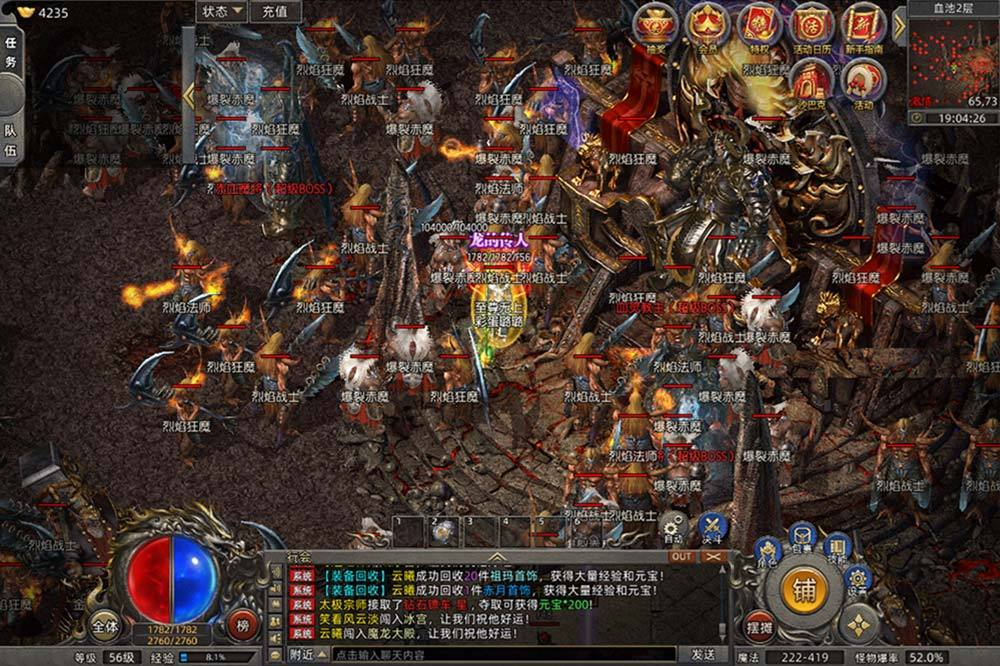Open the large orange 铺 shop button
The height and width of the screenshot is (666, 1000).
(x=805, y=588)
